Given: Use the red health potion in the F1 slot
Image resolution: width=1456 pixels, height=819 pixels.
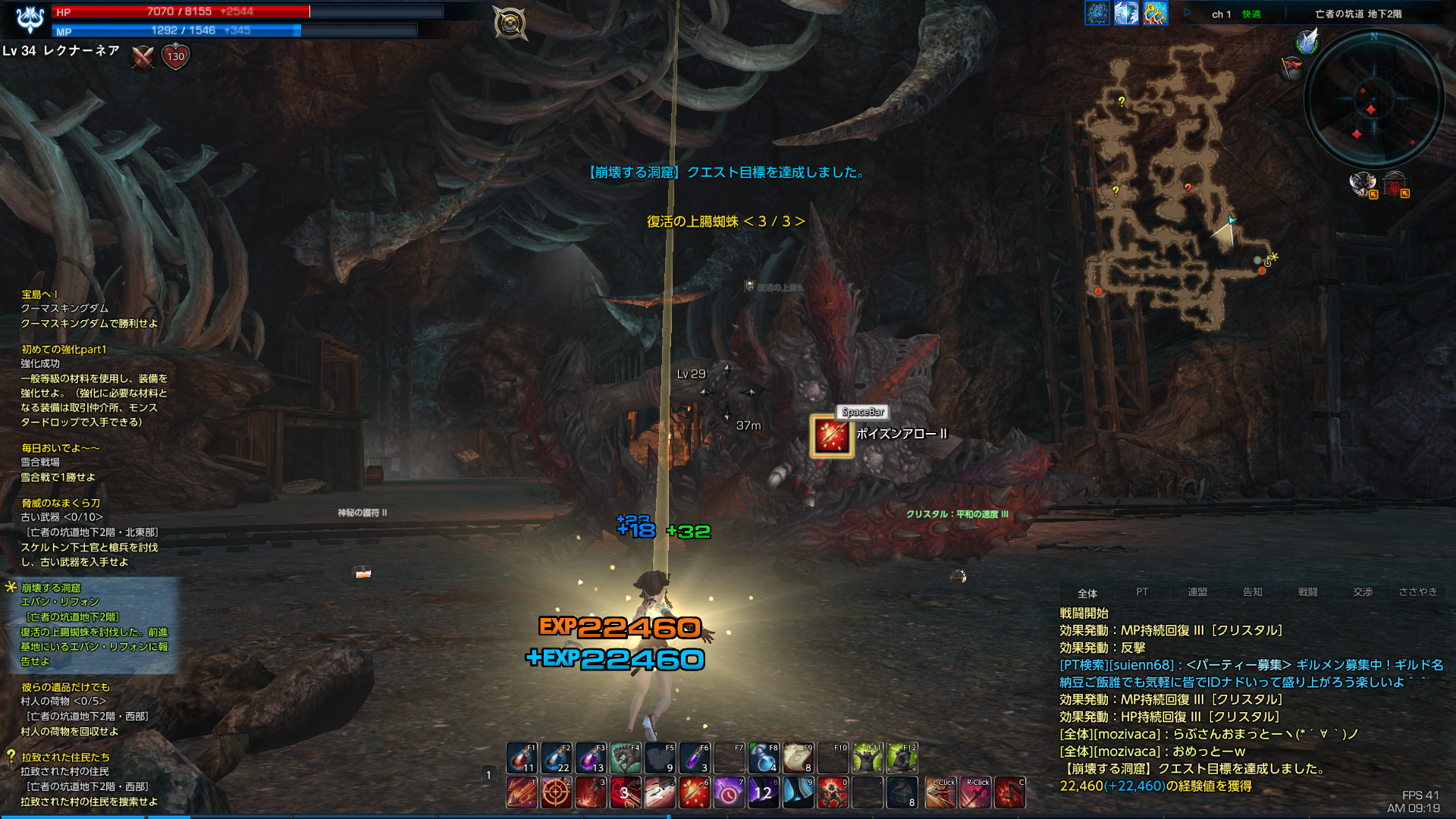Looking at the screenshot, I should [522, 758].
